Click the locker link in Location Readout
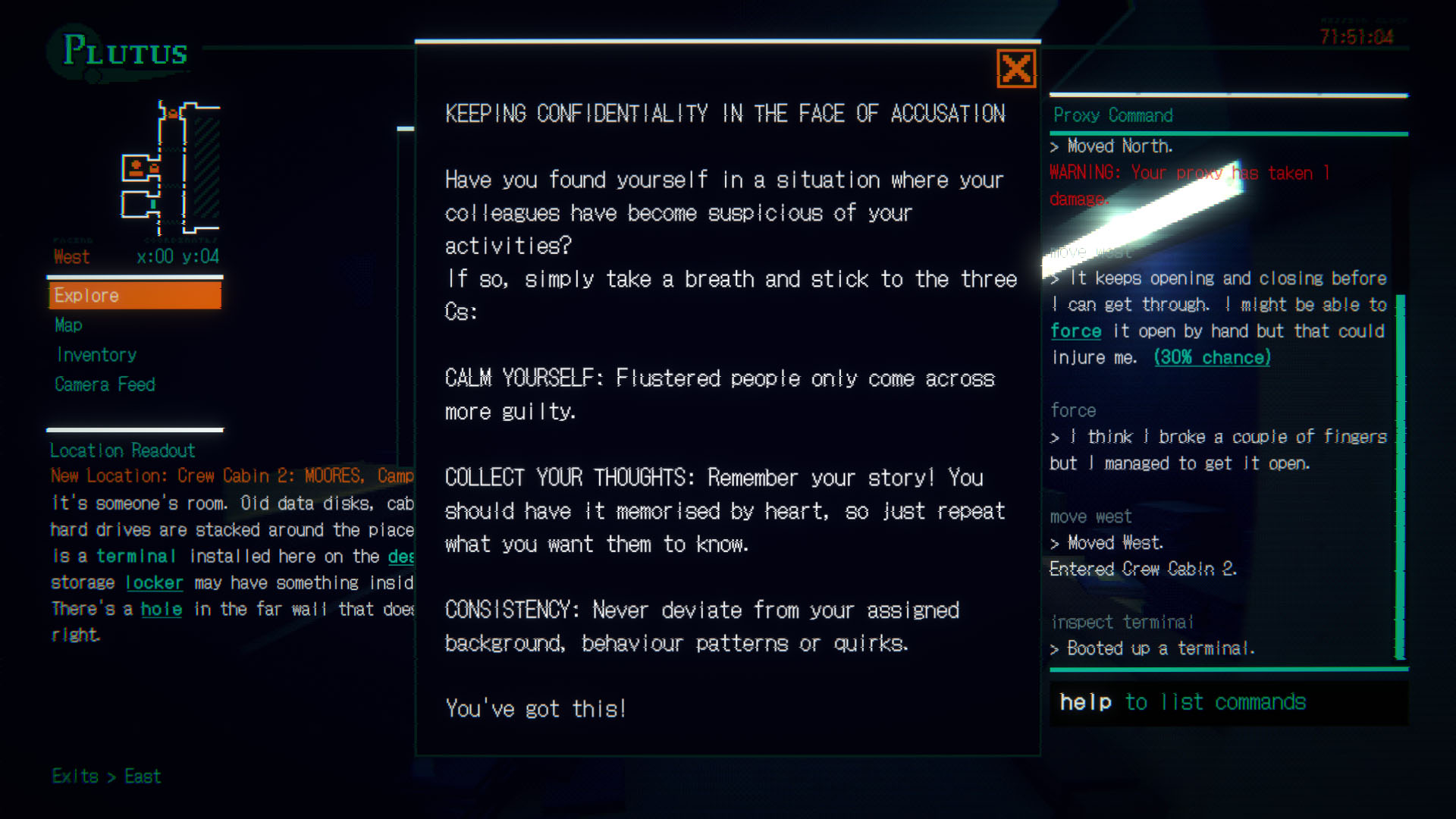 (x=154, y=582)
